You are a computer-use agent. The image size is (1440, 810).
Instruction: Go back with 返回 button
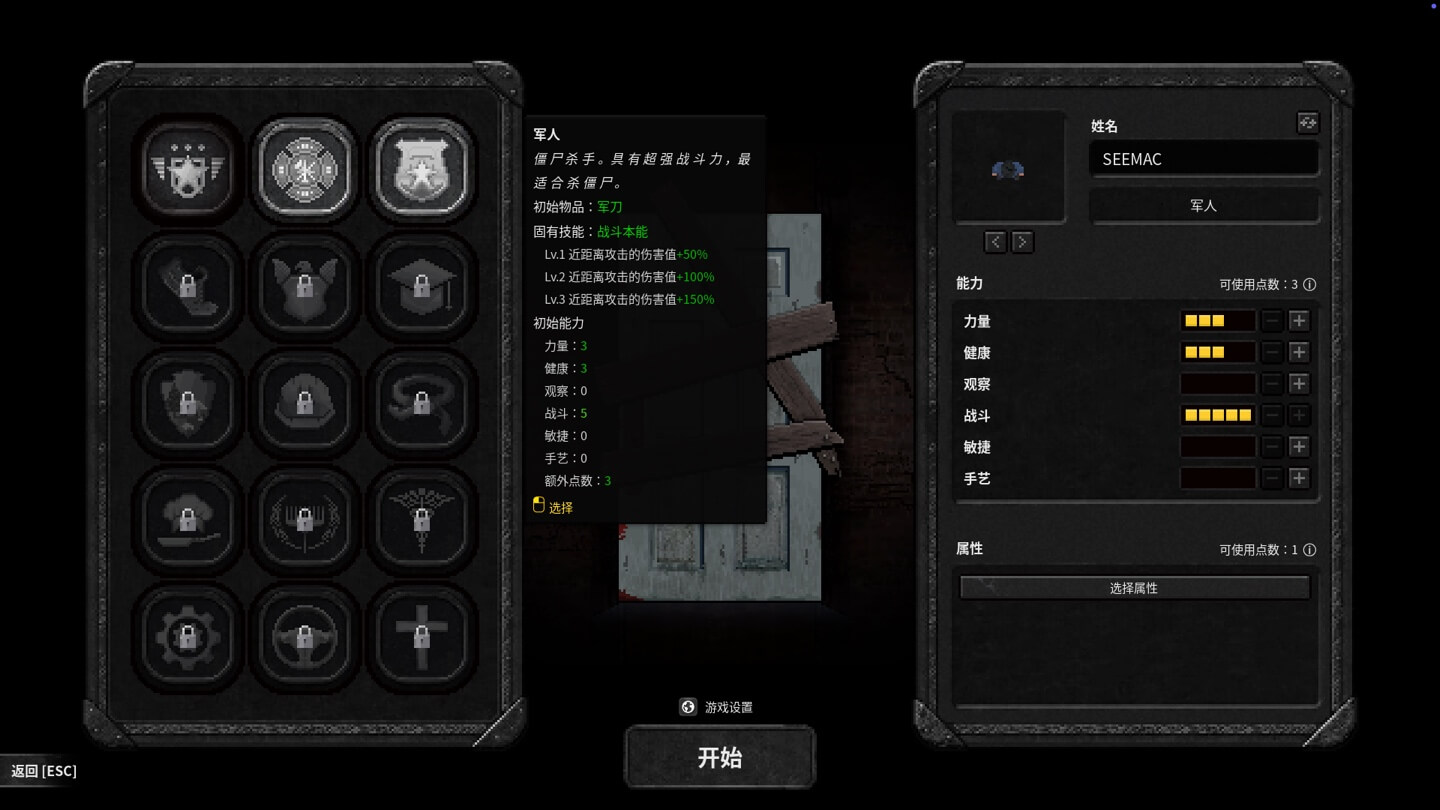[x=43, y=771]
